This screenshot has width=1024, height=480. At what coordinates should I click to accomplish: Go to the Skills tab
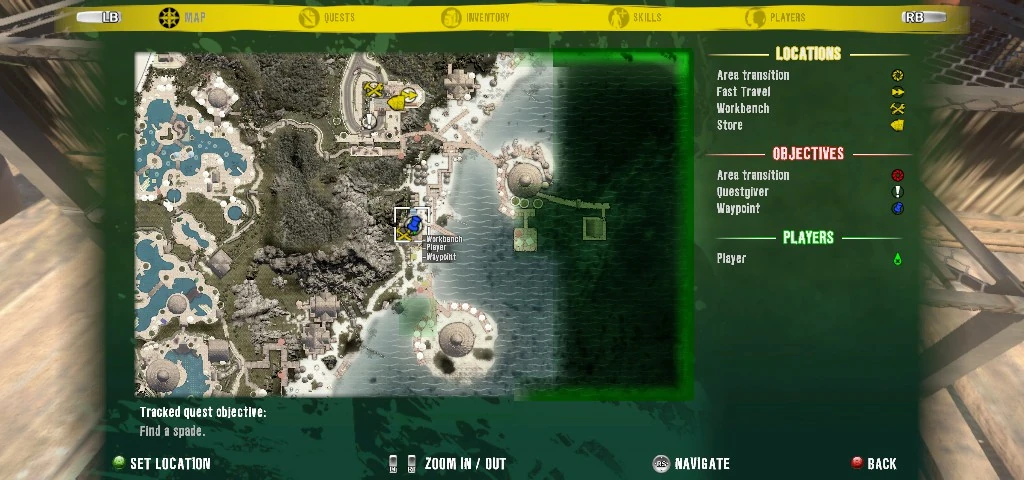tap(634, 17)
